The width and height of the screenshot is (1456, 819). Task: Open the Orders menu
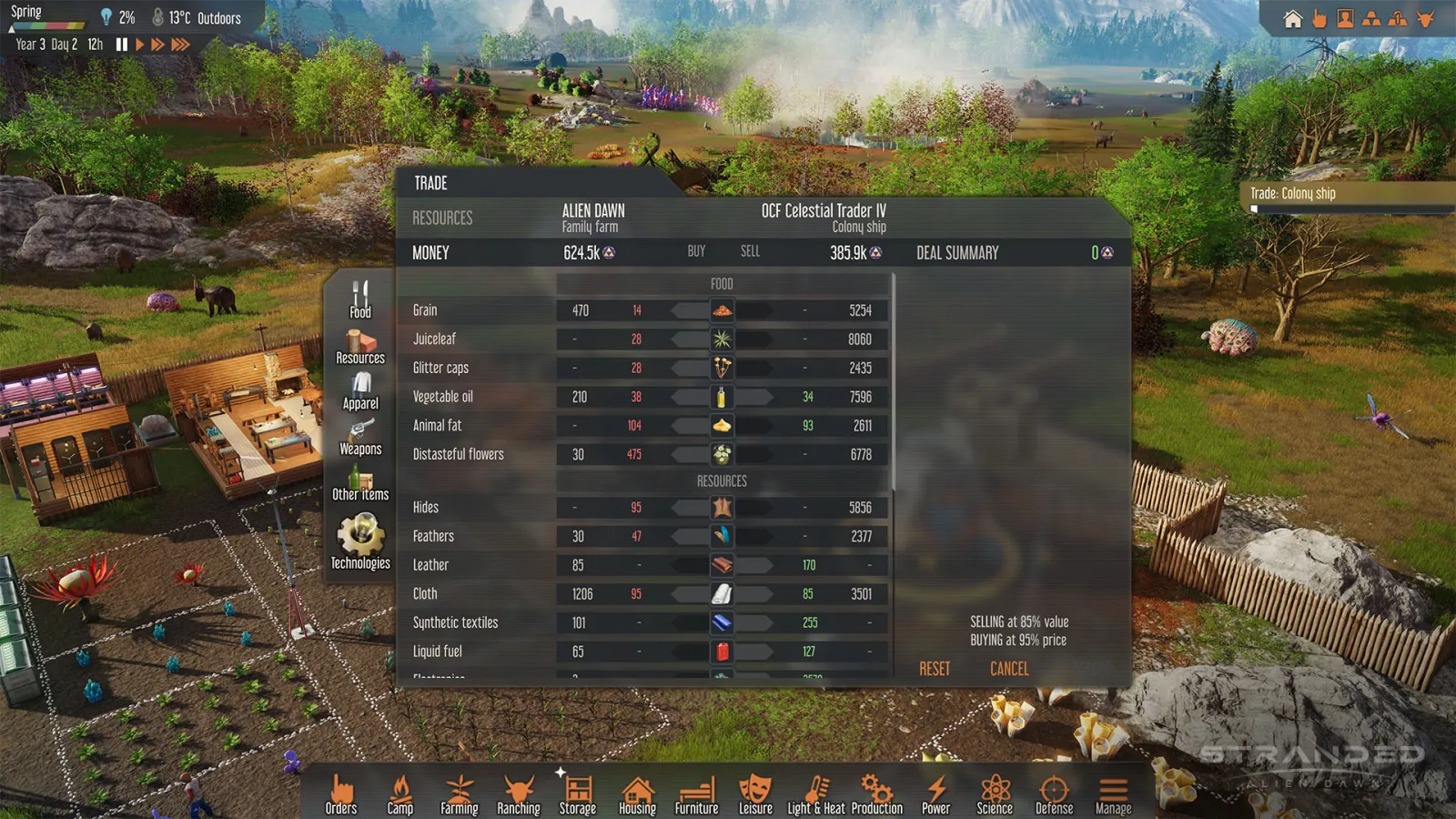(341, 794)
